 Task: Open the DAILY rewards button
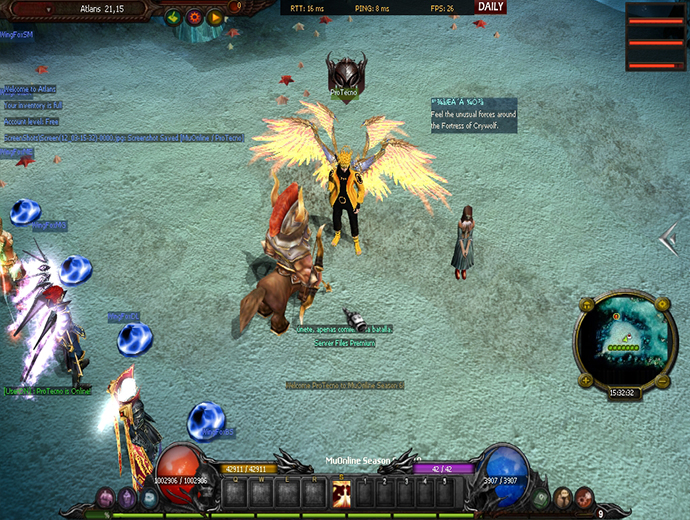[x=490, y=7]
